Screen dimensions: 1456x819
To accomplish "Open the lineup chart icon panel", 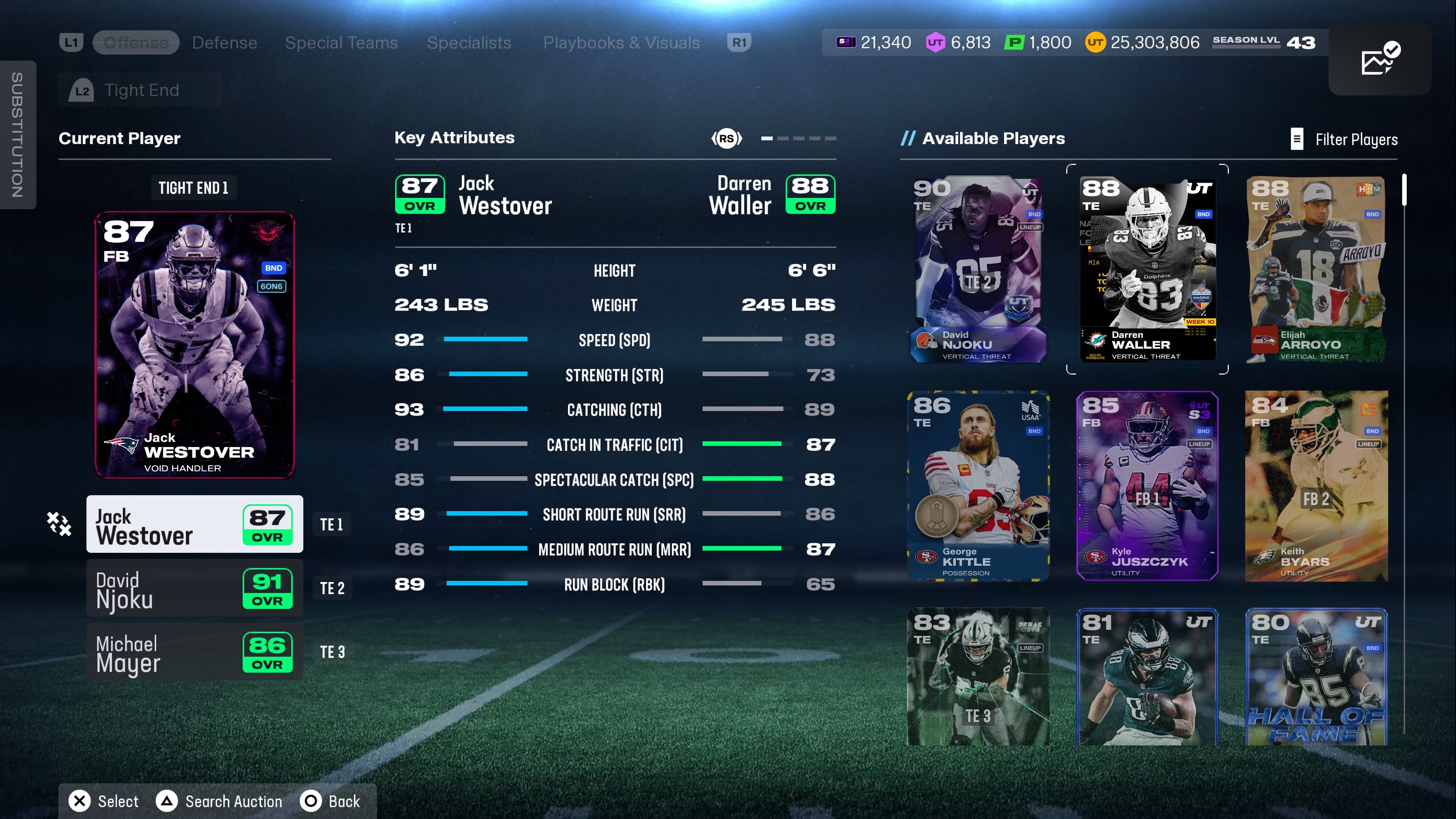I will click(x=1379, y=59).
